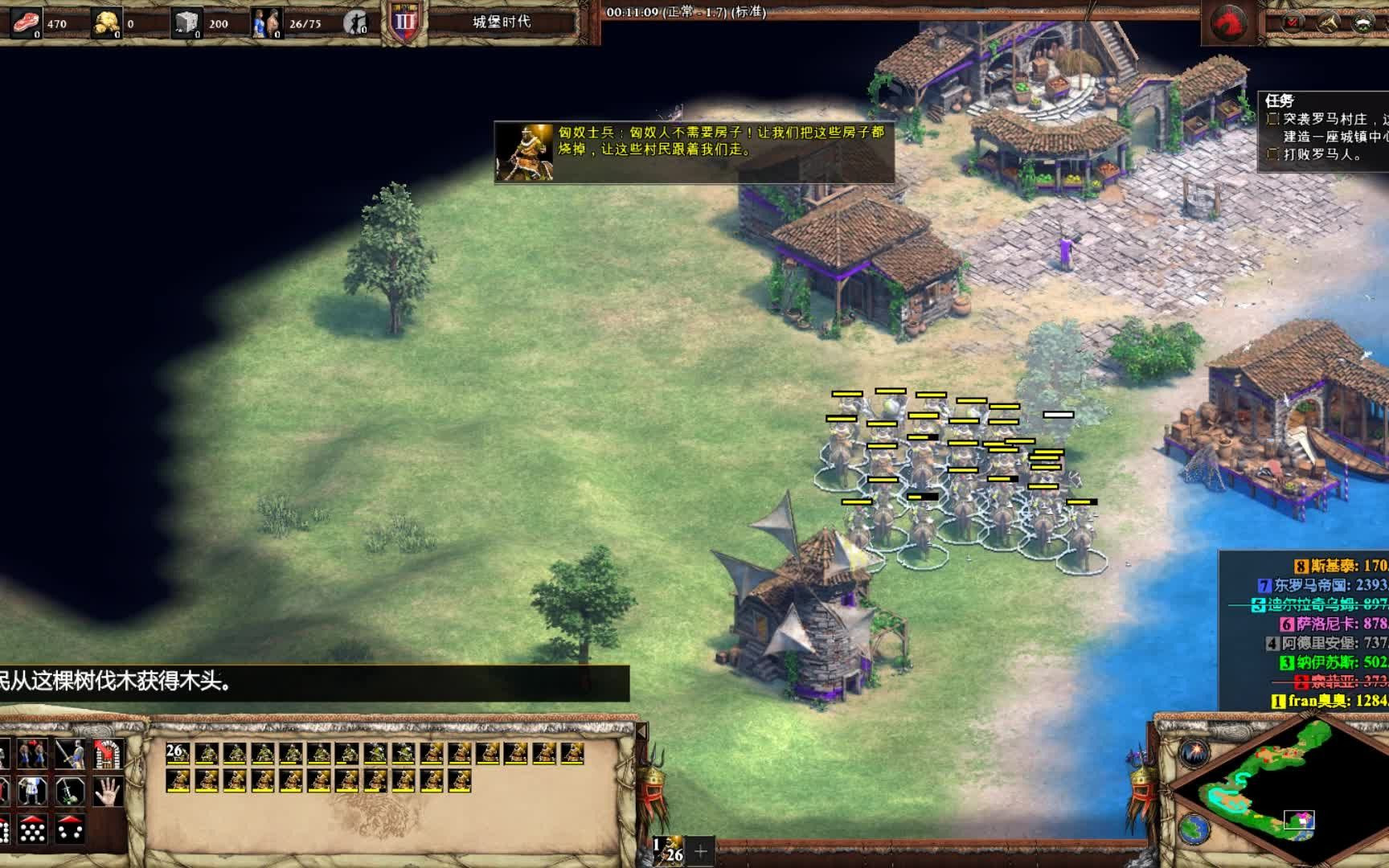
Task: Click the open hand stop command
Action: [108, 792]
